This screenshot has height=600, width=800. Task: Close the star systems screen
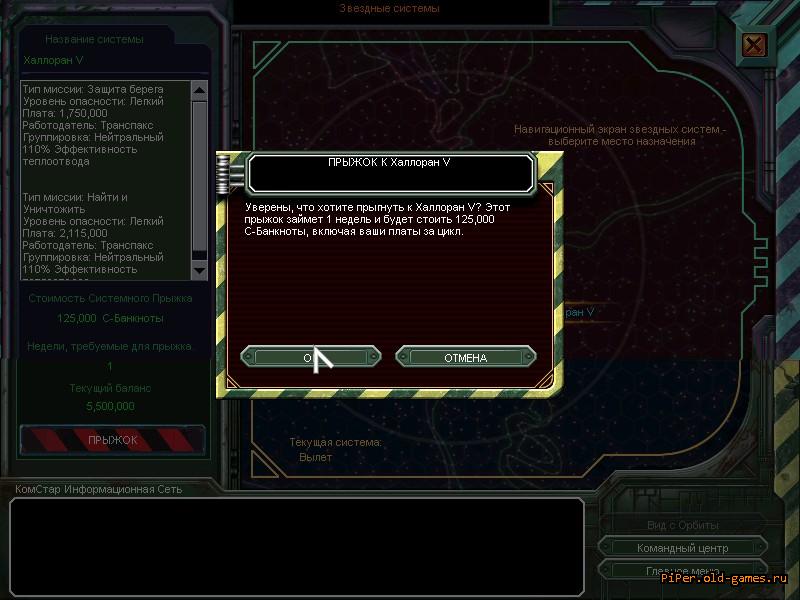[754, 45]
